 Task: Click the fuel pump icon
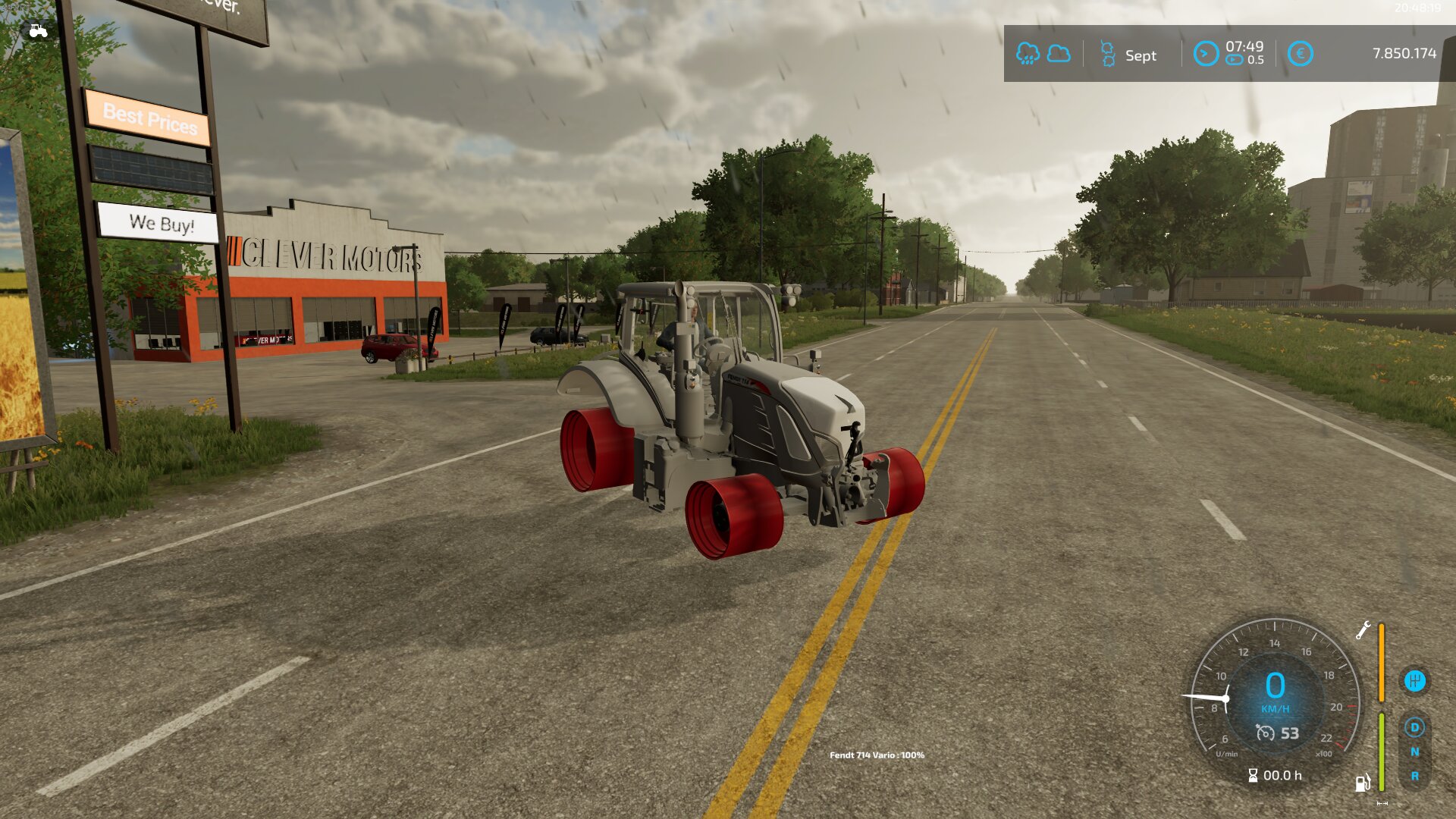click(1363, 783)
